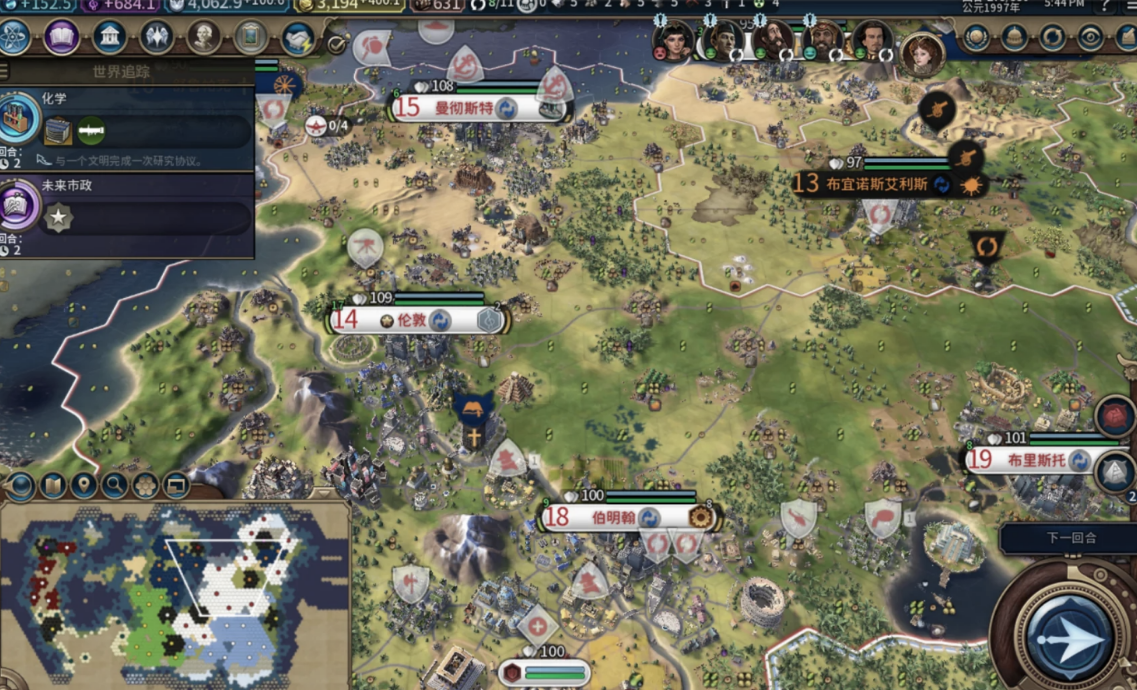Open the government screen (columned building icon)
Screen dimensions: 1137x690
tap(110, 38)
